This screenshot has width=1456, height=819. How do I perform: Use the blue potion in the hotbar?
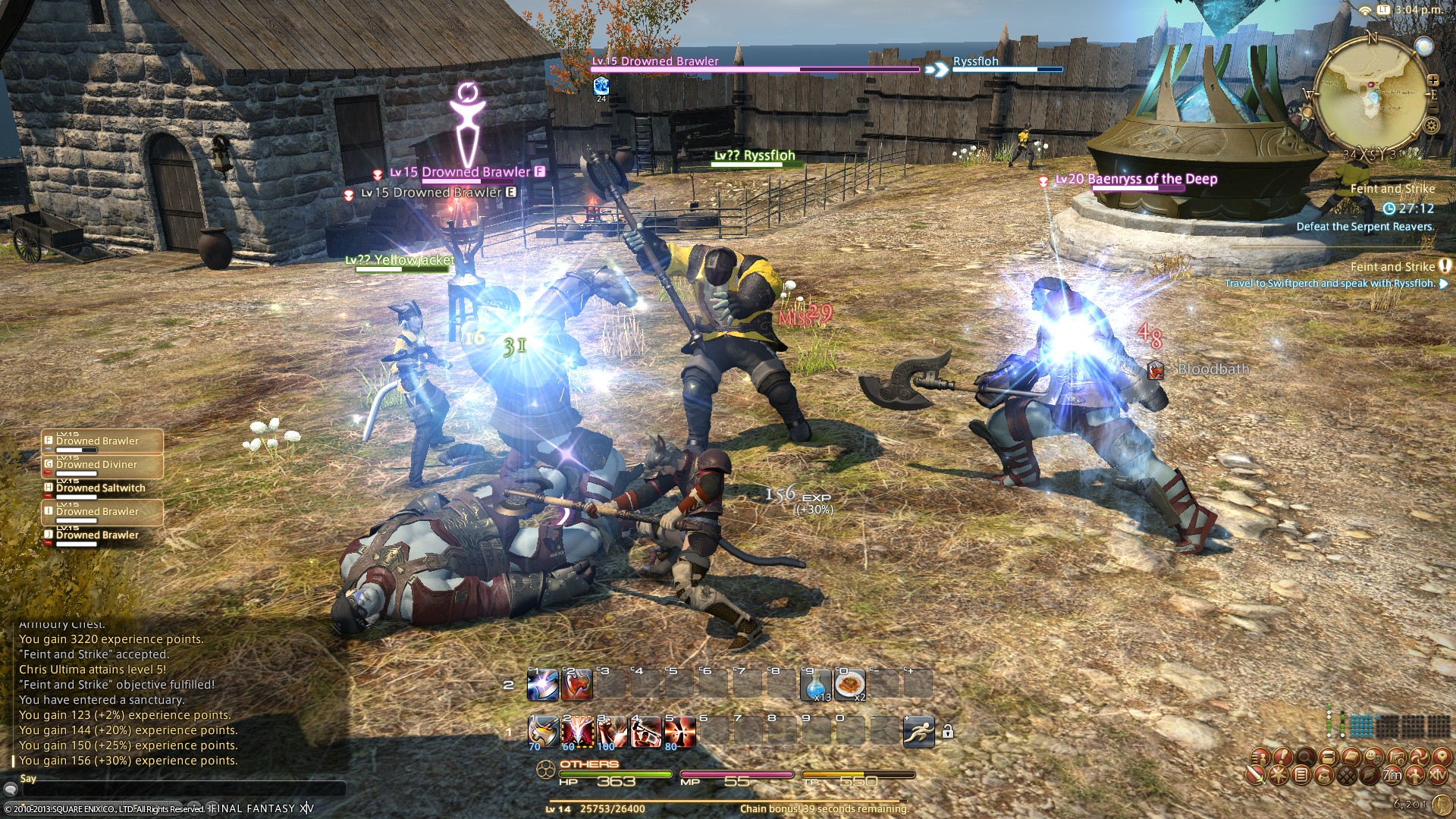(816, 685)
